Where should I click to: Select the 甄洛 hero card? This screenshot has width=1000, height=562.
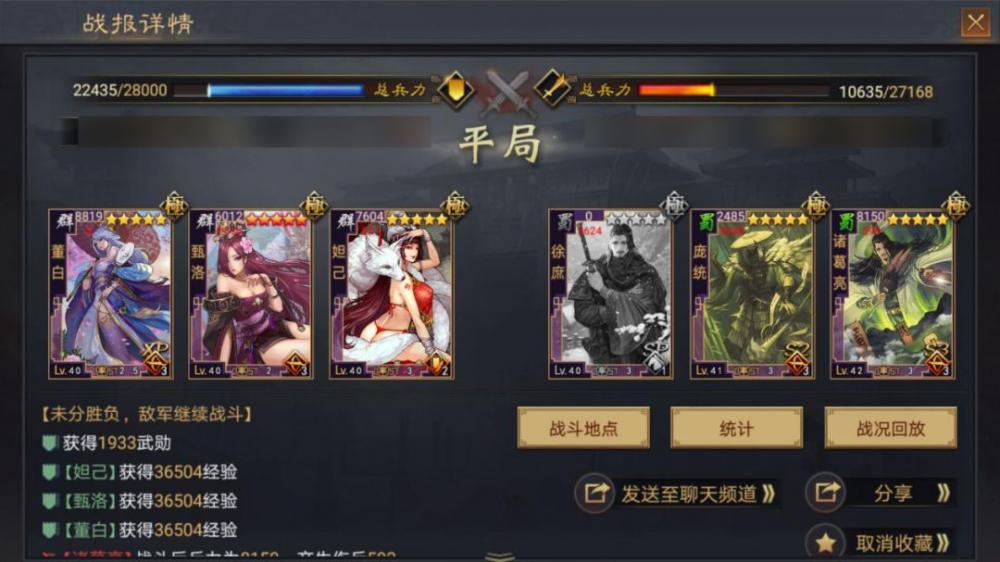(x=250, y=294)
